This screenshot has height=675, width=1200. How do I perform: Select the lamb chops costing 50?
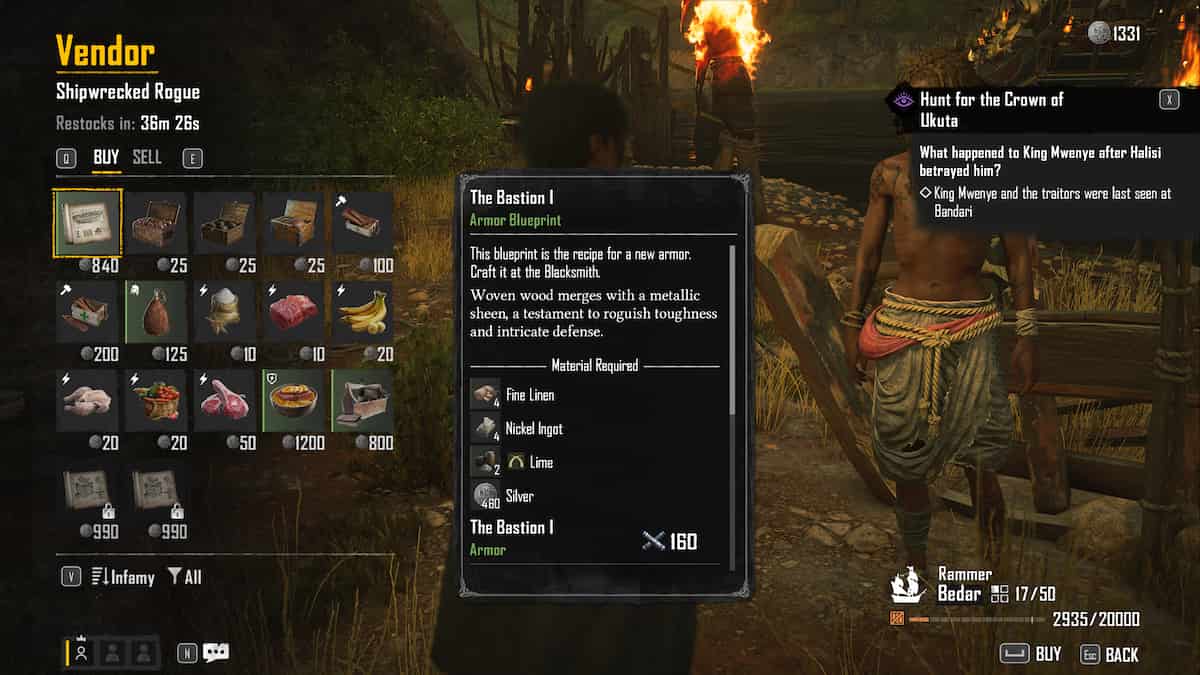click(x=225, y=401)
